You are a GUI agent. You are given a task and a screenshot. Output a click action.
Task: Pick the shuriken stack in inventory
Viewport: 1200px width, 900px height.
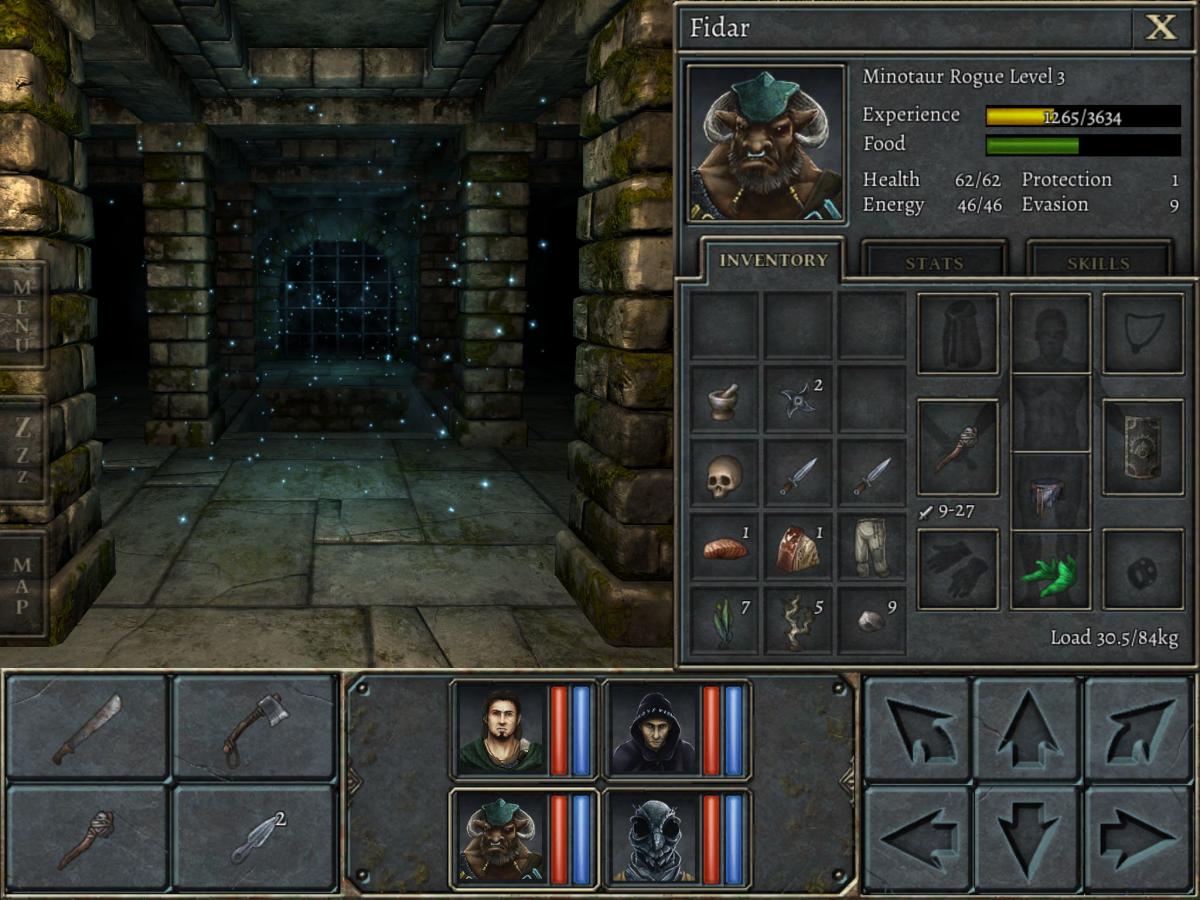(x=798, y=401)
